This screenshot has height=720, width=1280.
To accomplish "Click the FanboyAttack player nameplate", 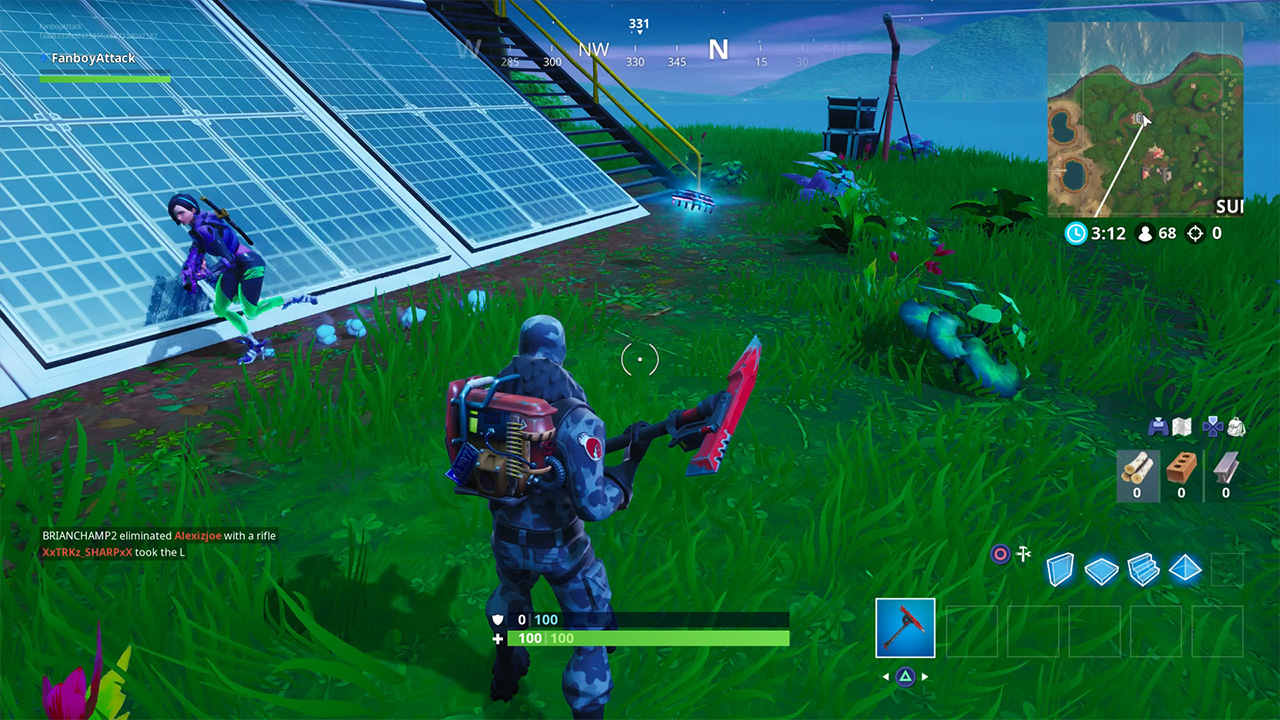I will (x=95, y=58).
